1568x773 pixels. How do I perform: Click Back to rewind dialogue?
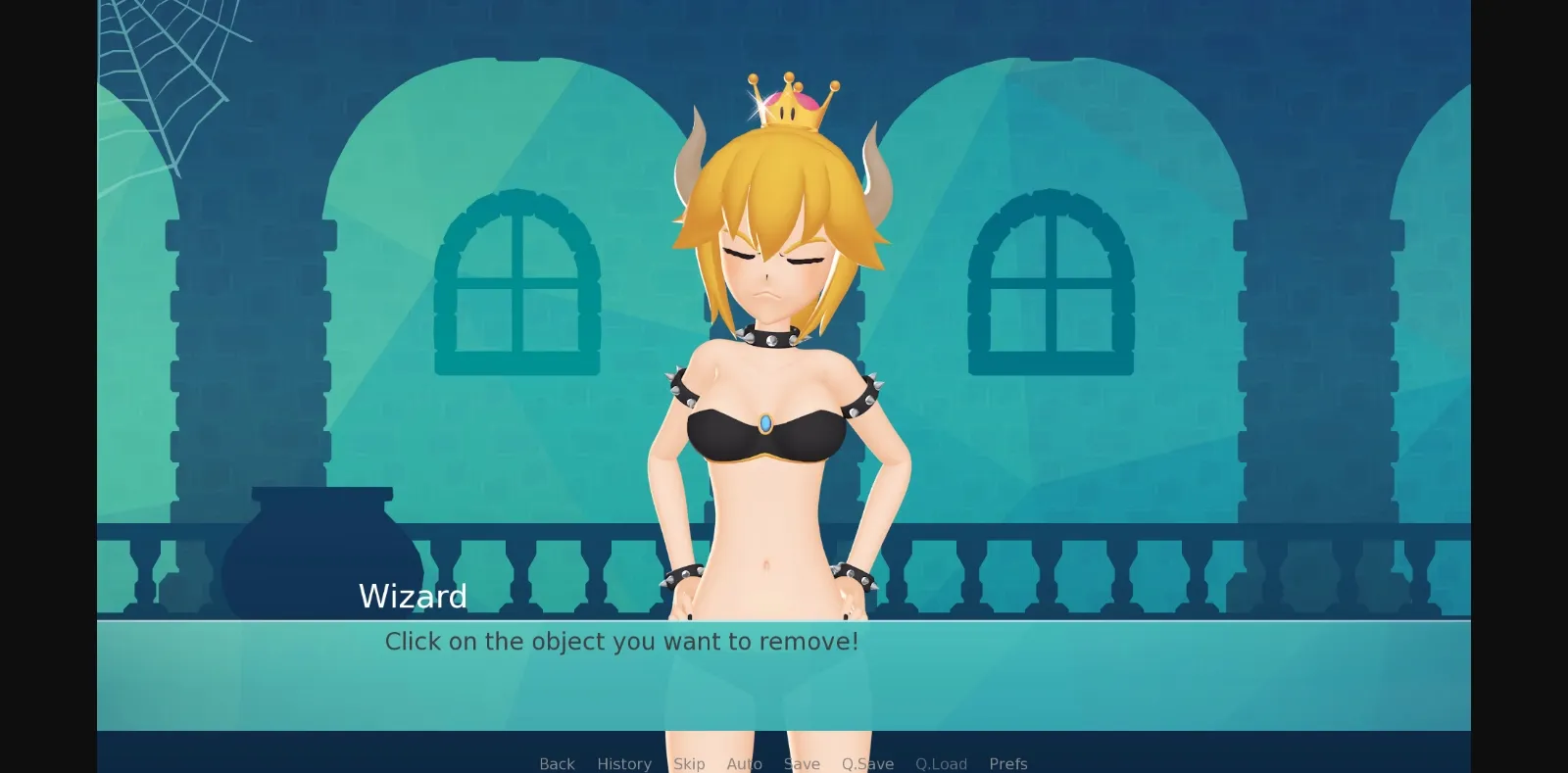click(556, 763)
